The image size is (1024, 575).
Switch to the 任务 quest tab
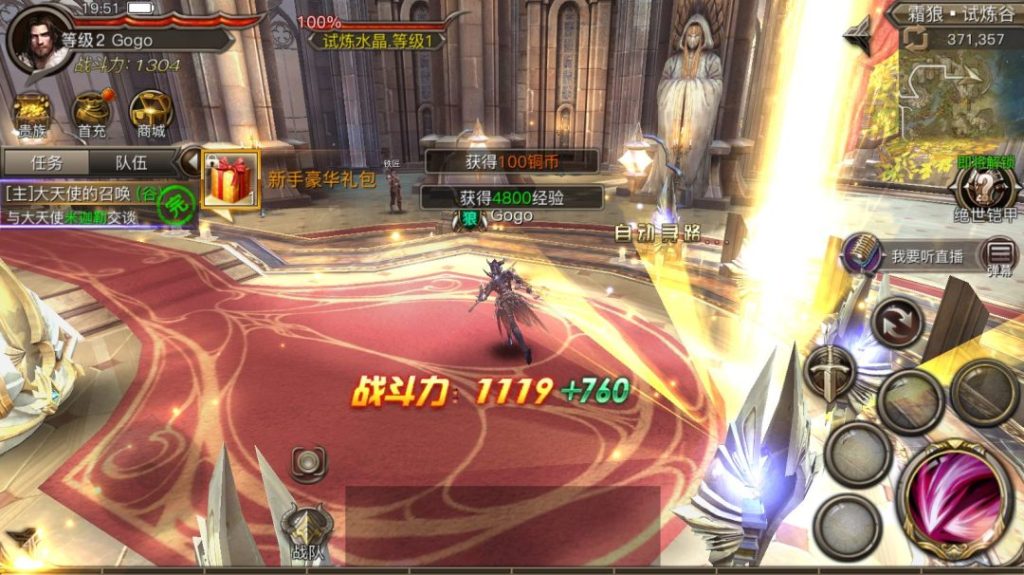point(47,162)
